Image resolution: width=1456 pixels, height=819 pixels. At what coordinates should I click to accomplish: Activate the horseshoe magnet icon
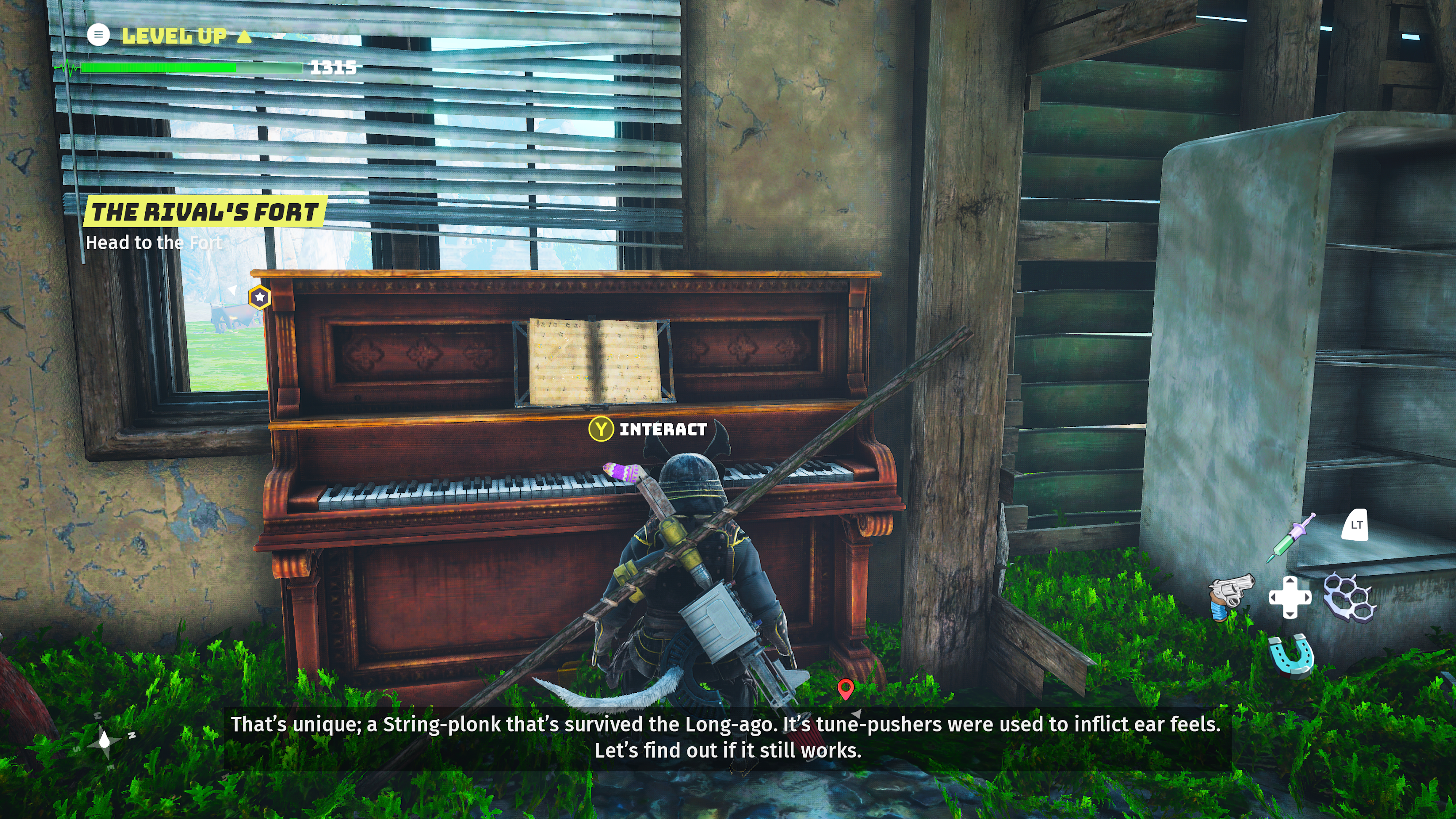[x=1291, y=655]
